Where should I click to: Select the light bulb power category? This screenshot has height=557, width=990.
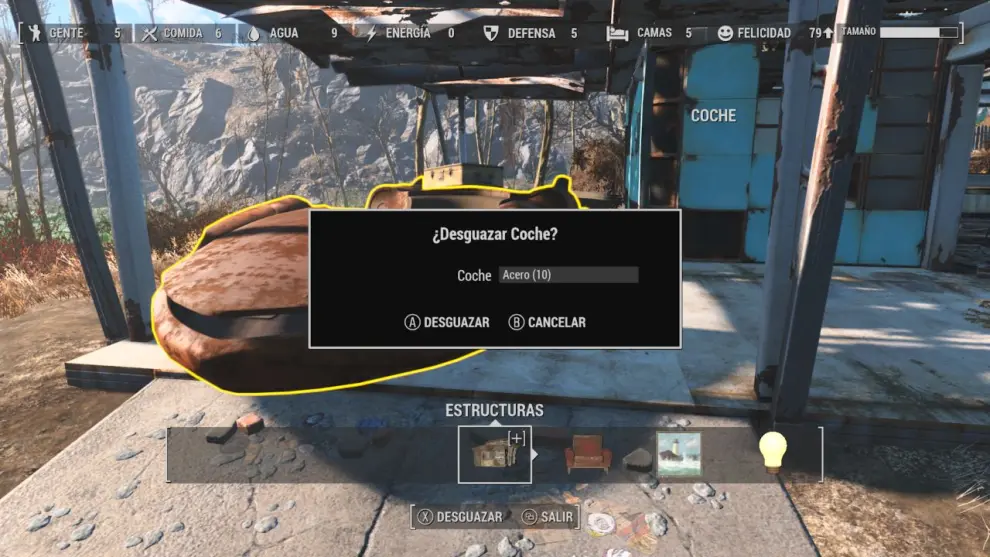tap(772, 452)
